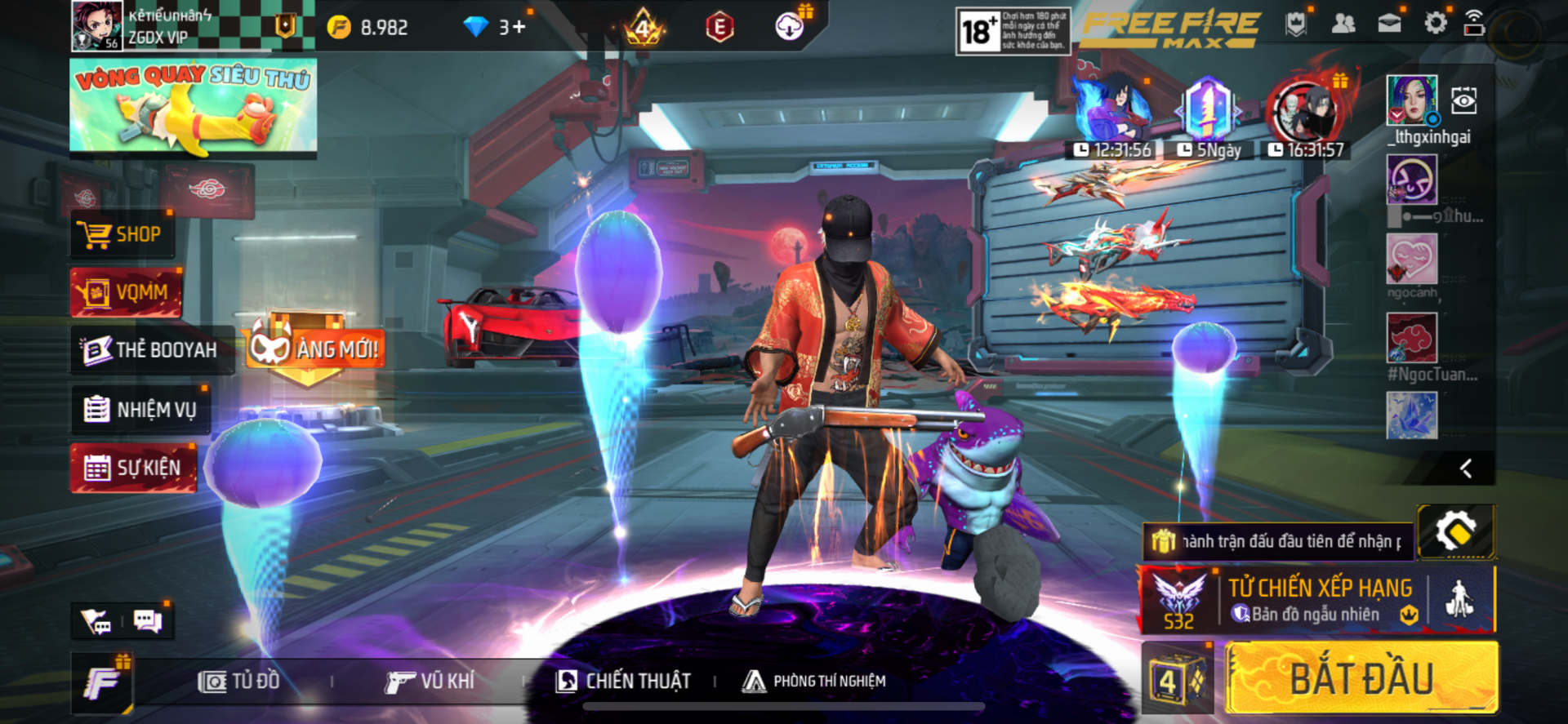Open the CHIẾN THUẬT tab

[x=623, y=681]
